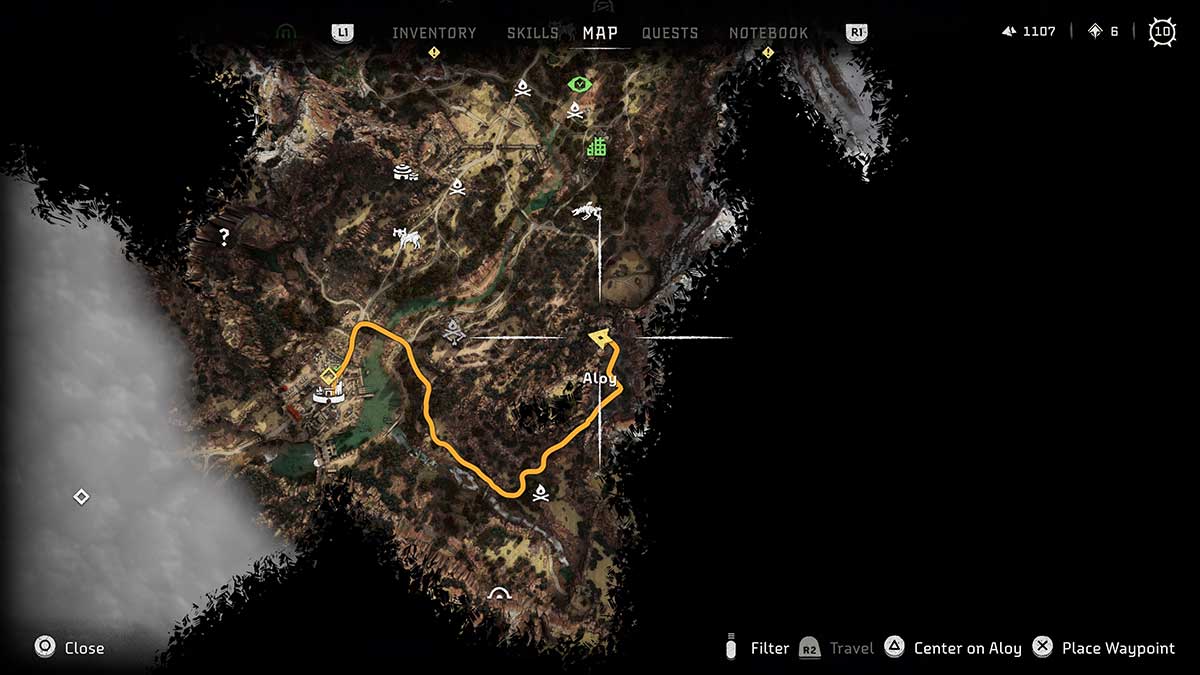Image resolution: width=1200 pixels, height=675 pixels.
Task: Open the Notebook tab
Action: click(x=768, y=33)
